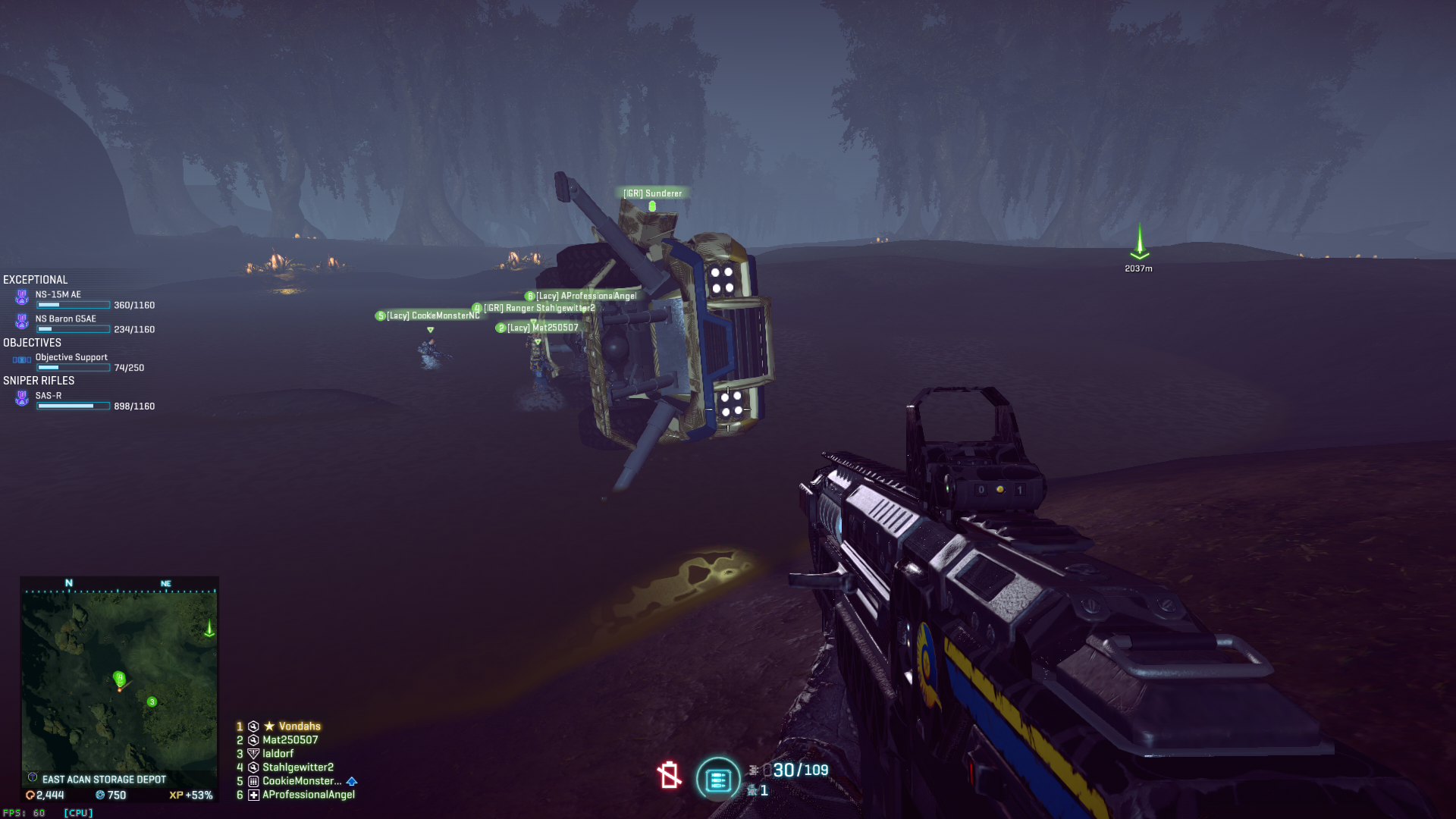This screenshot has width=1456, height=819.
Task: Activate the circular ability icon
Action: 717,779
